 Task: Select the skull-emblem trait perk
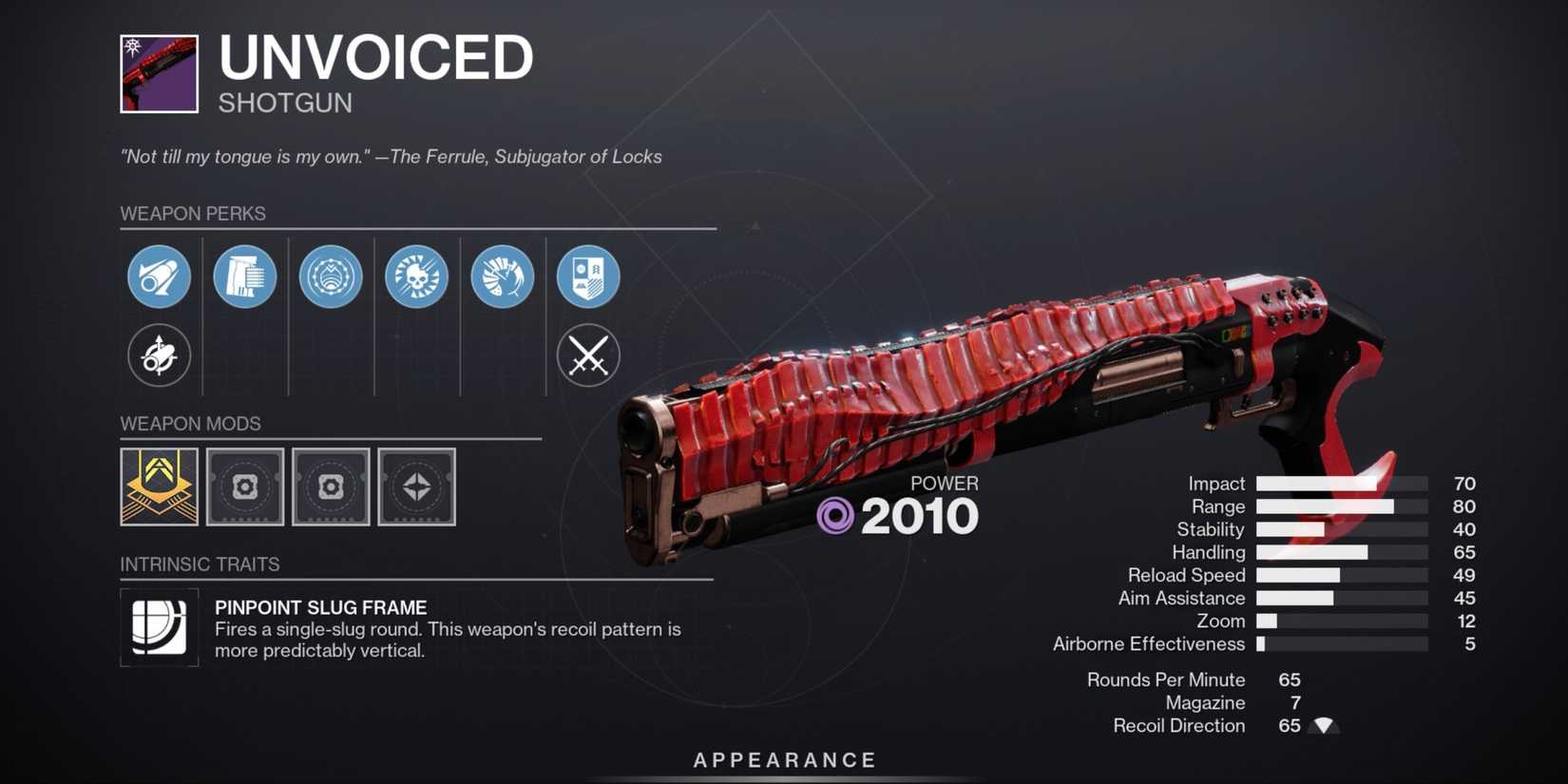(x=416, y=277)
